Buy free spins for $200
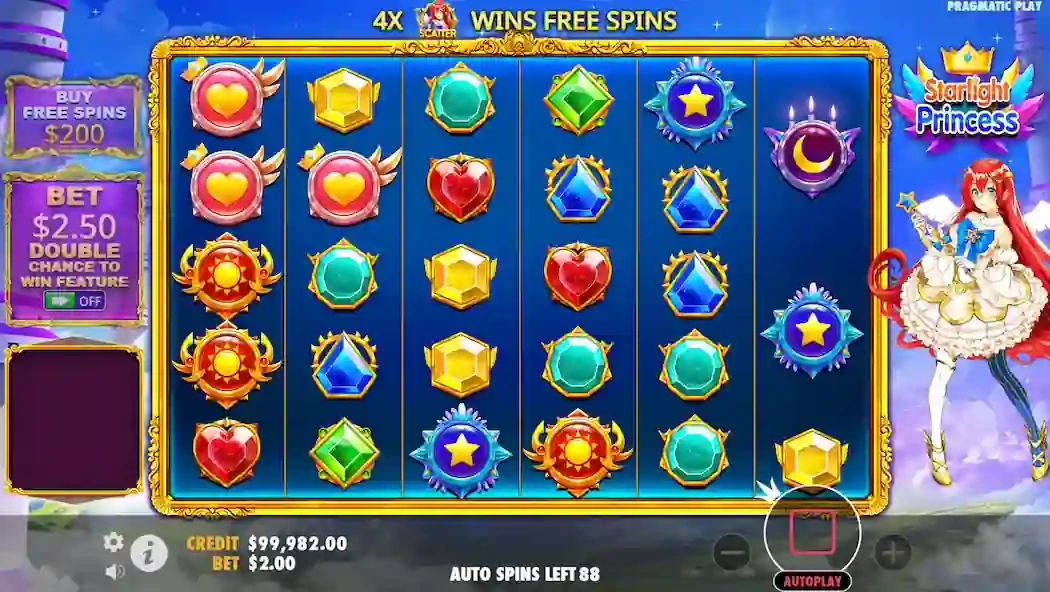The width and height of the screenshot is (1050, 592). point(74,118)
